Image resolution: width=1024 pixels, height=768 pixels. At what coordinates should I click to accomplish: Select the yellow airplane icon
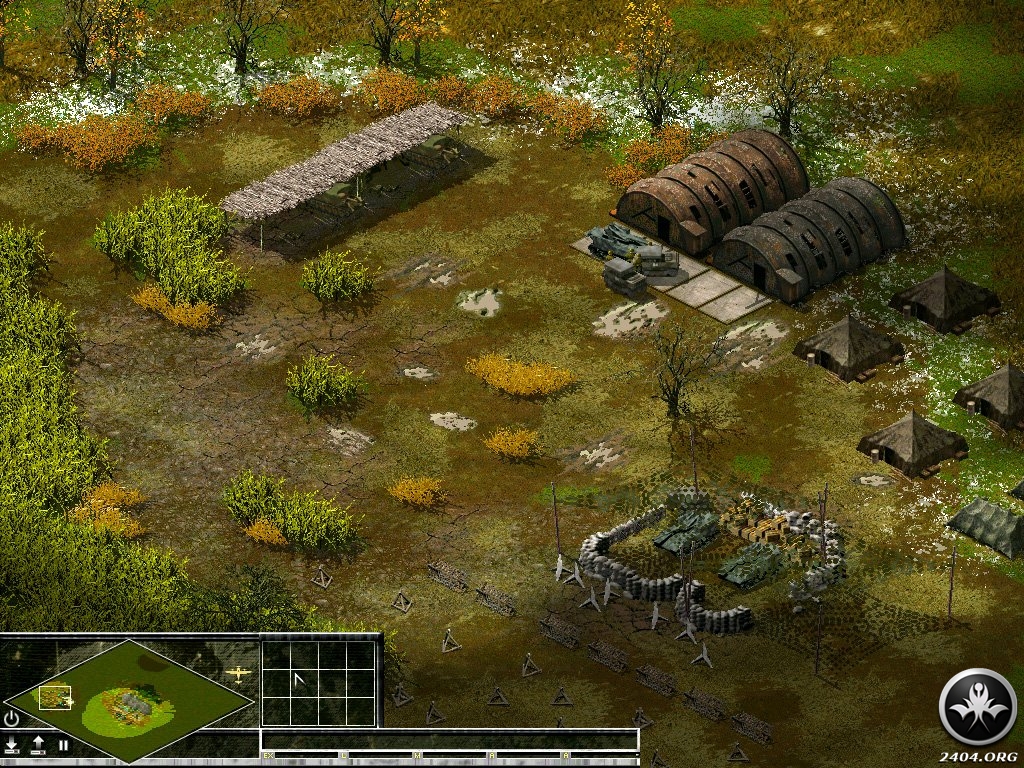point(239,674)
